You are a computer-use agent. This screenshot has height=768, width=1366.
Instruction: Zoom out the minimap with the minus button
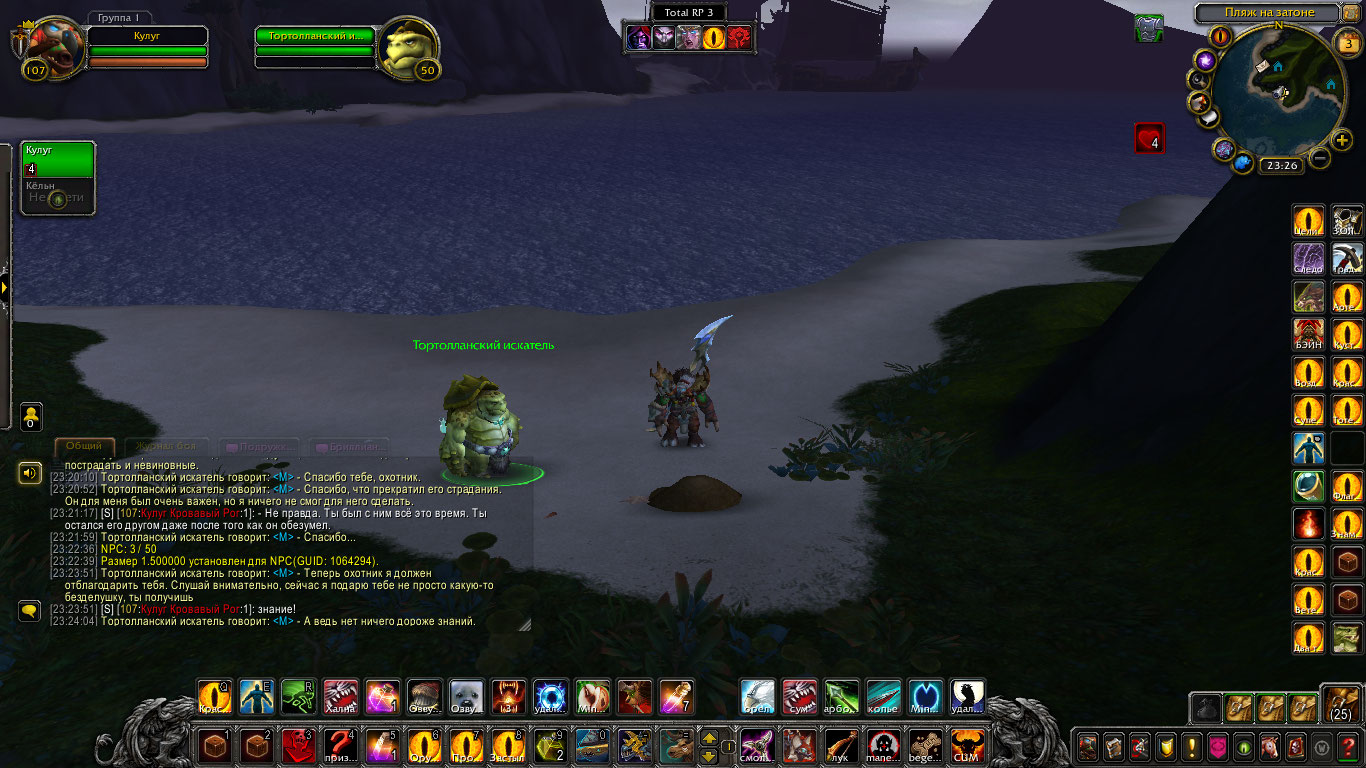(1321, 158)
